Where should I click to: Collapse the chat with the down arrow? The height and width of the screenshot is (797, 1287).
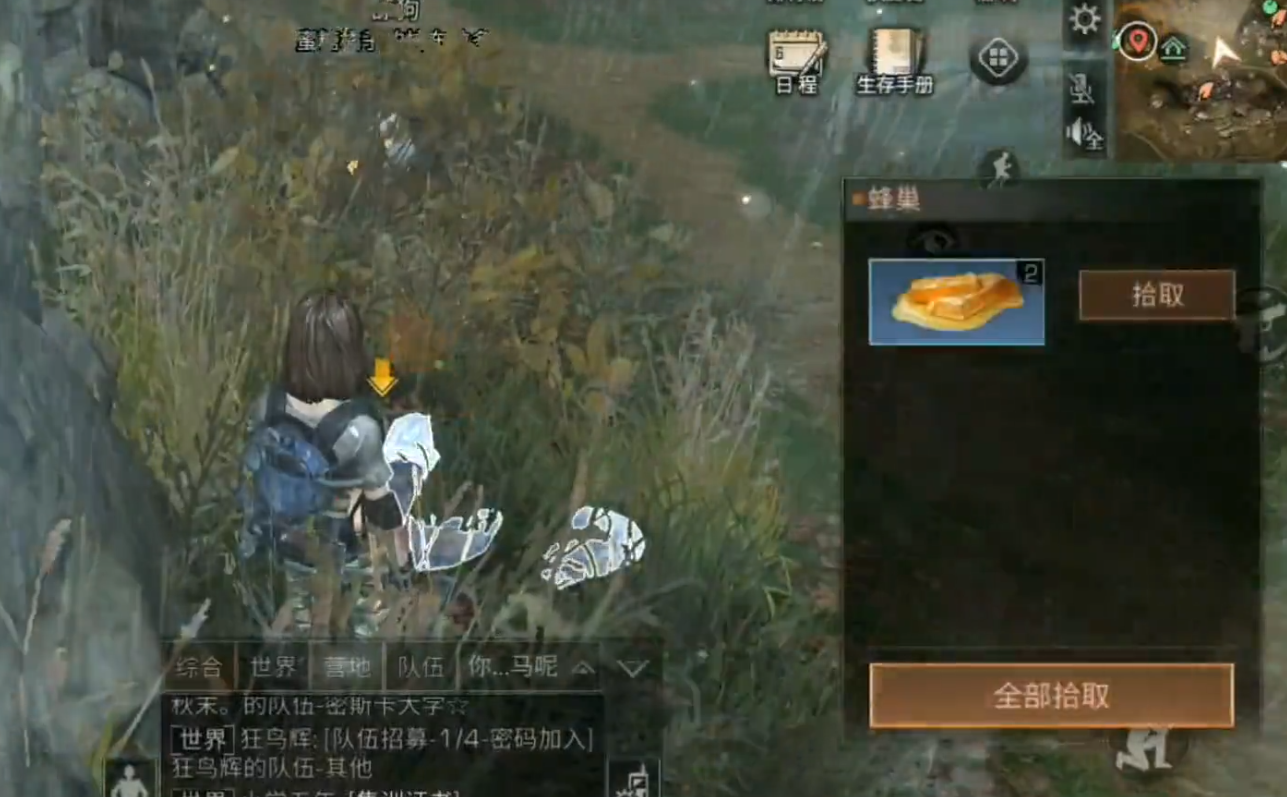[x=633, y=667]
